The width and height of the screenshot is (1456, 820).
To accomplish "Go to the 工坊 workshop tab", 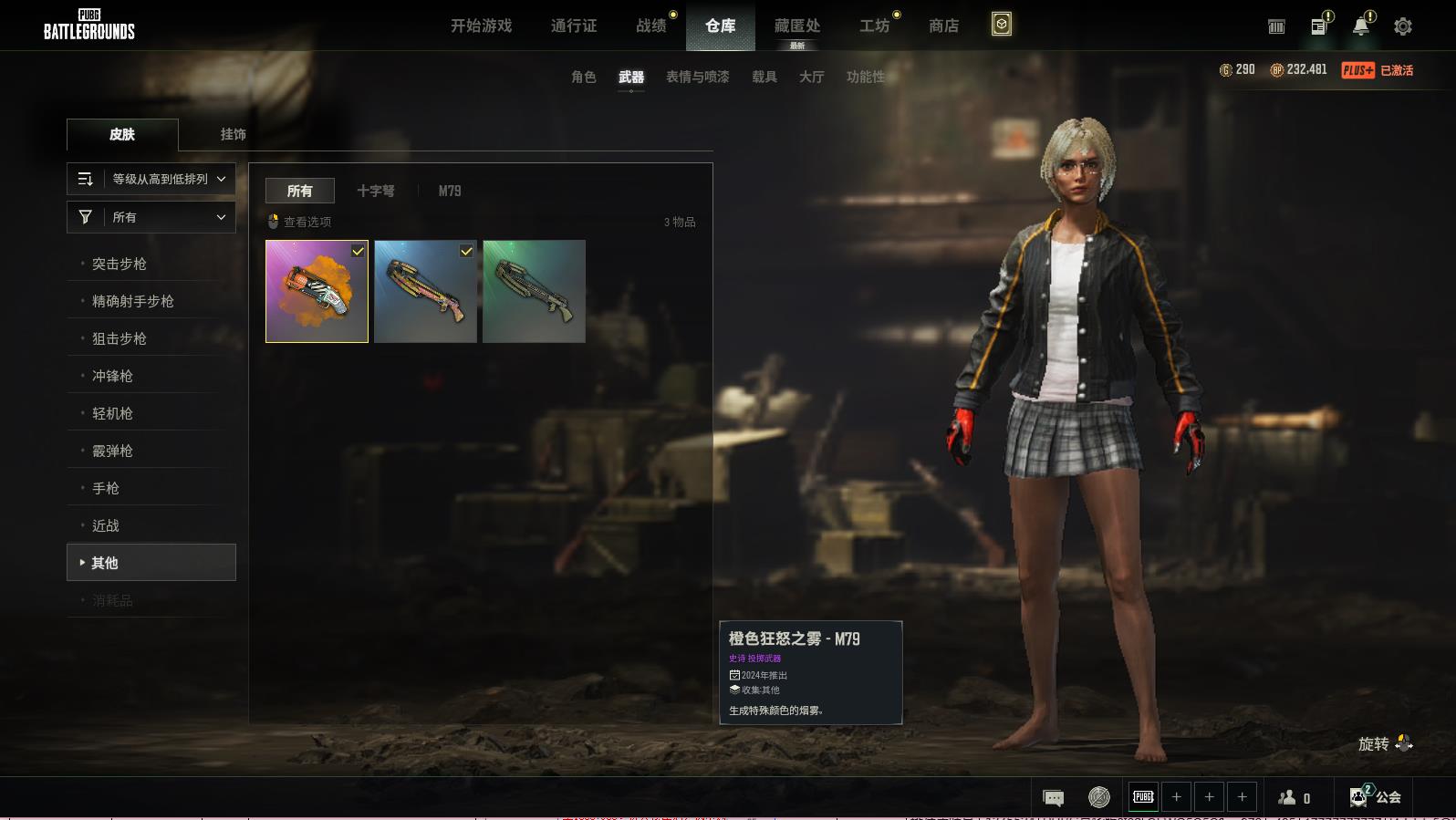I will (874, 26).
